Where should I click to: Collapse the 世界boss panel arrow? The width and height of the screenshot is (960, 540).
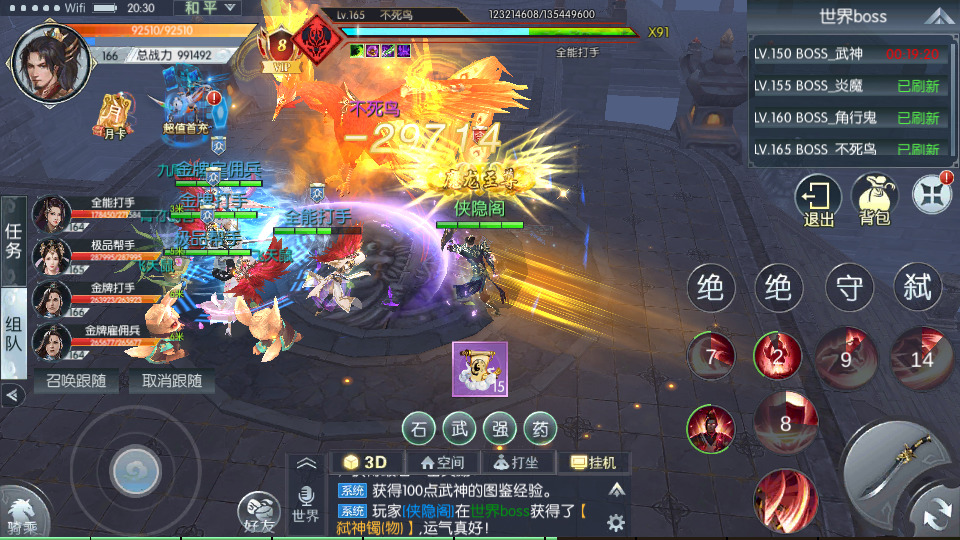[x=937, y=16]
